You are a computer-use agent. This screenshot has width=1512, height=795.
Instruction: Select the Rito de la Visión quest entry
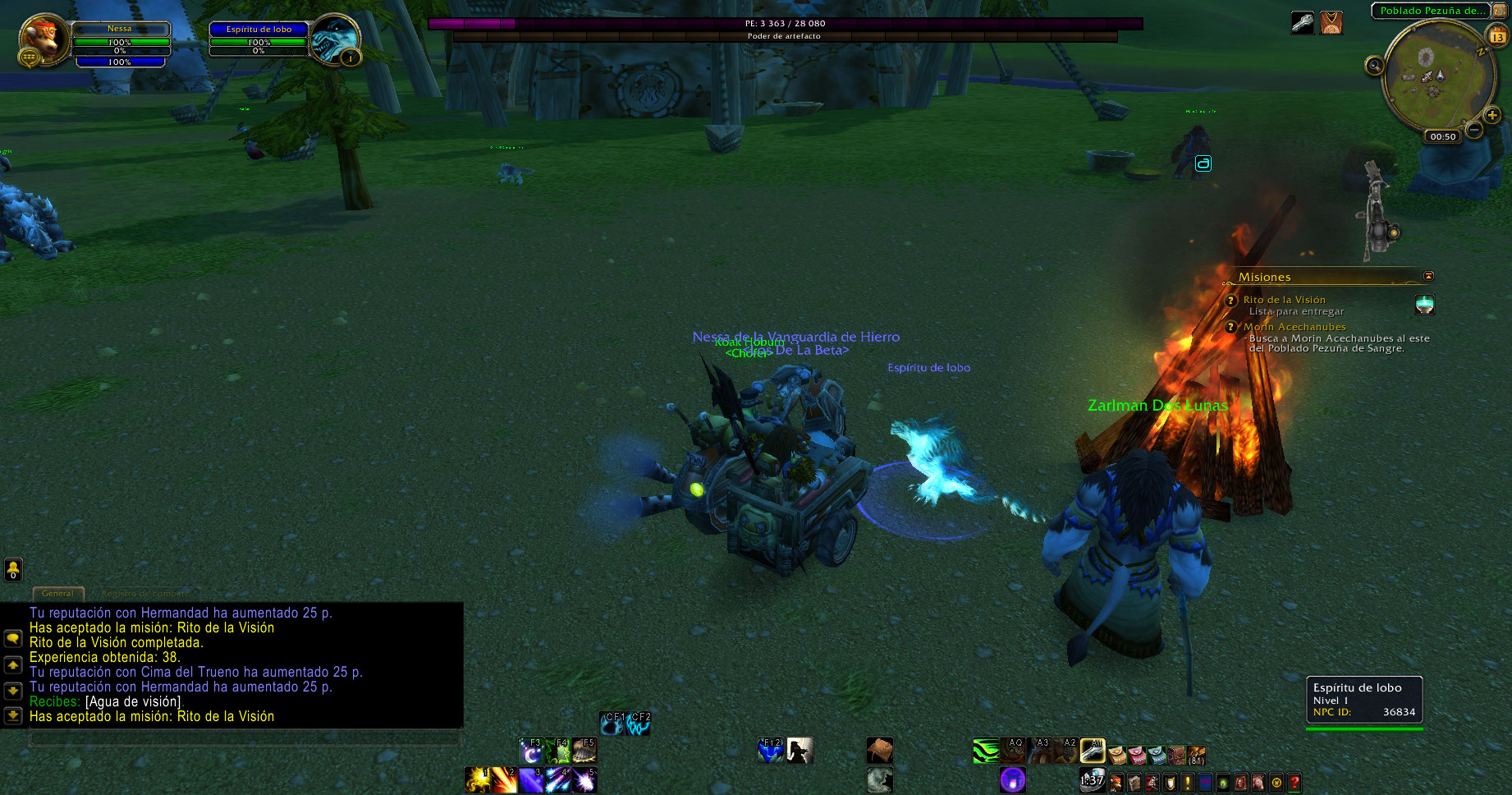pyautogui.click(x=1284, y=300)
